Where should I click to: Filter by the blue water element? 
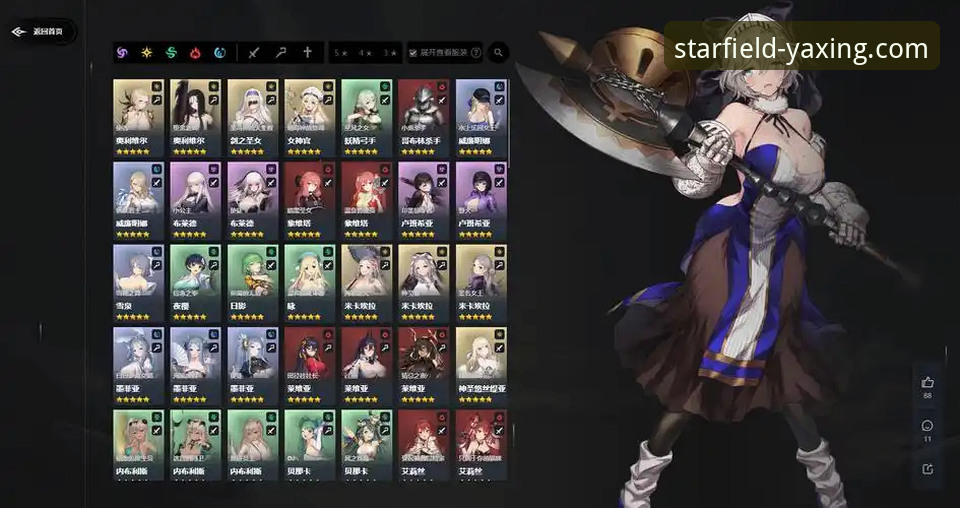[220, 52]
